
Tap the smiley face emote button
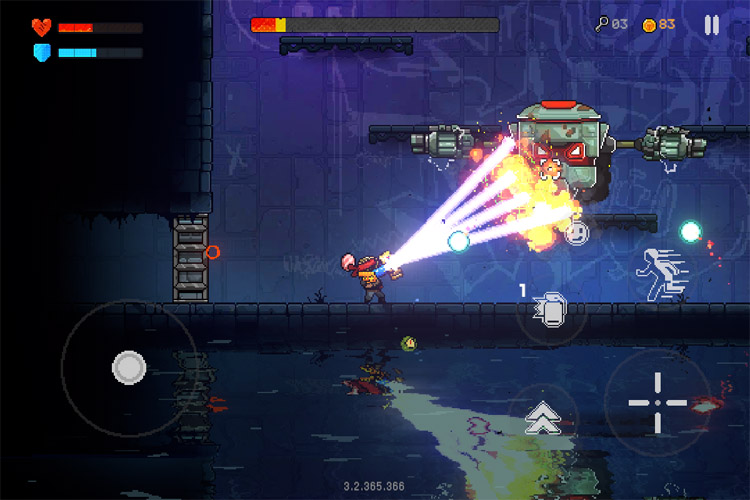coord(576,233)
